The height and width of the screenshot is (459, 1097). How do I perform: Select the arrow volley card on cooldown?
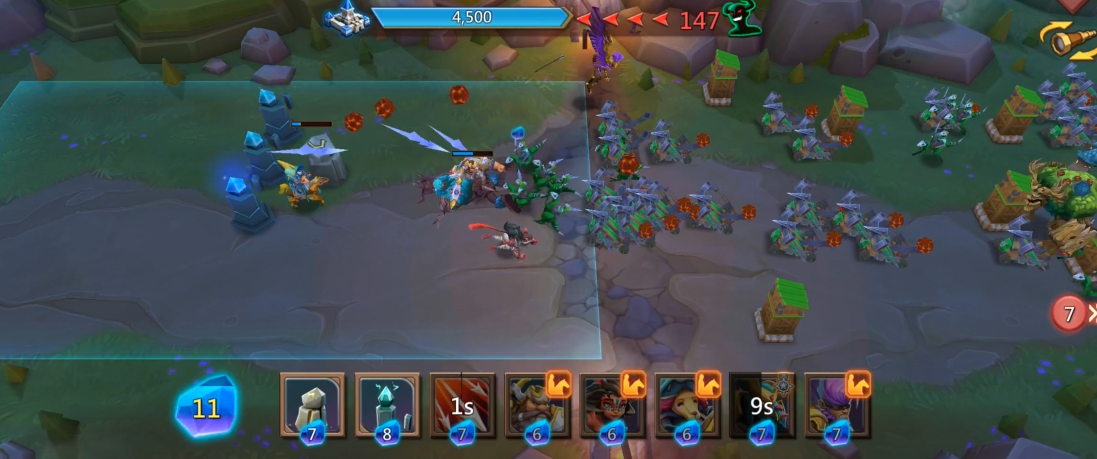click(462, 405)
